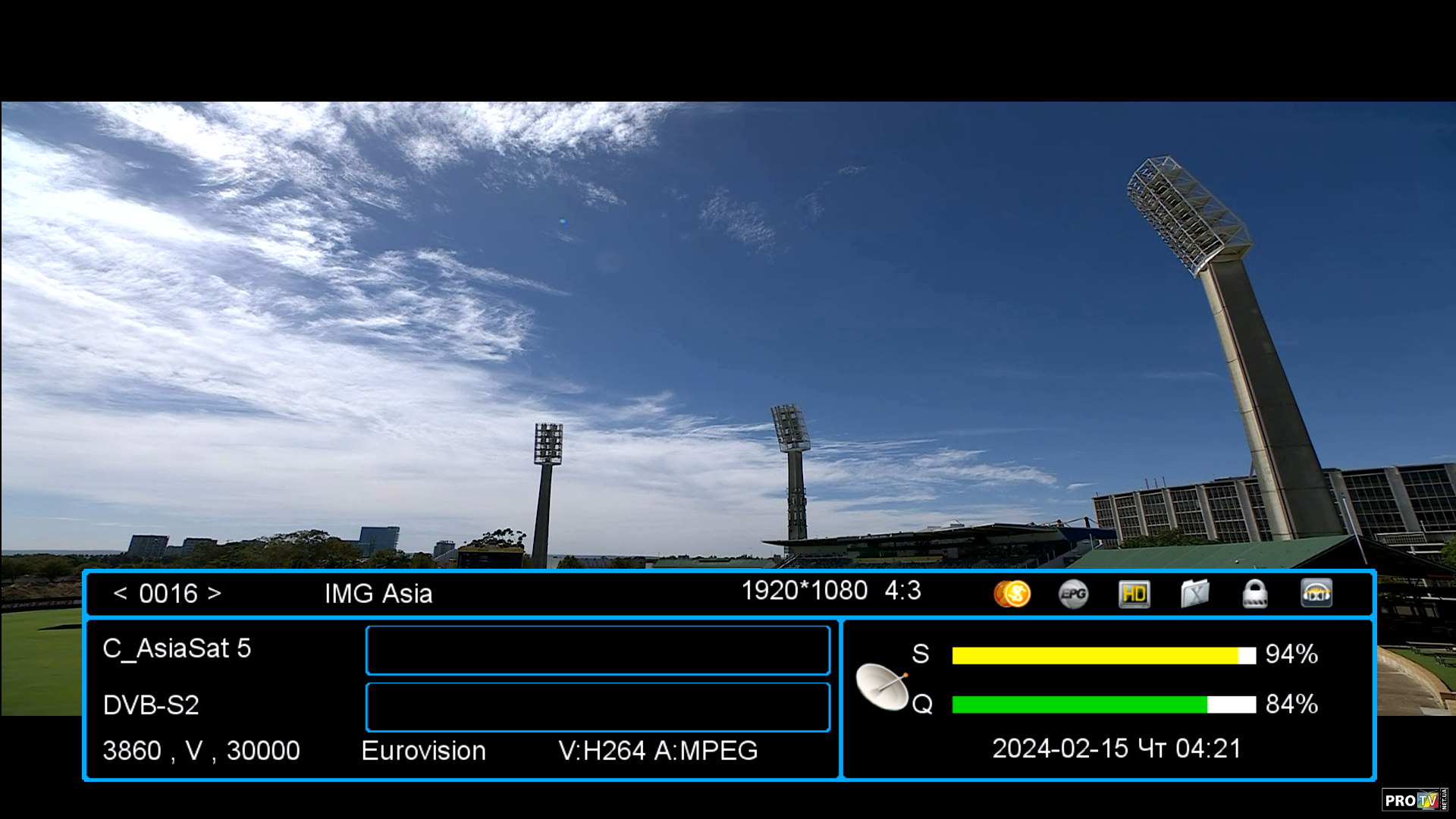The height and width of the screenshot is (819, 1456).
Task: Open the EPG programme guide icon
Action: [1073, 594]
